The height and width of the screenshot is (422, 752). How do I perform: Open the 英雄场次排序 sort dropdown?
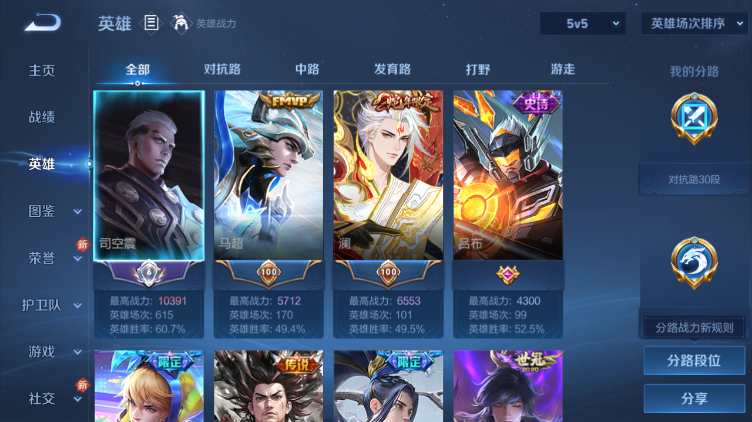tap(693, 23)
